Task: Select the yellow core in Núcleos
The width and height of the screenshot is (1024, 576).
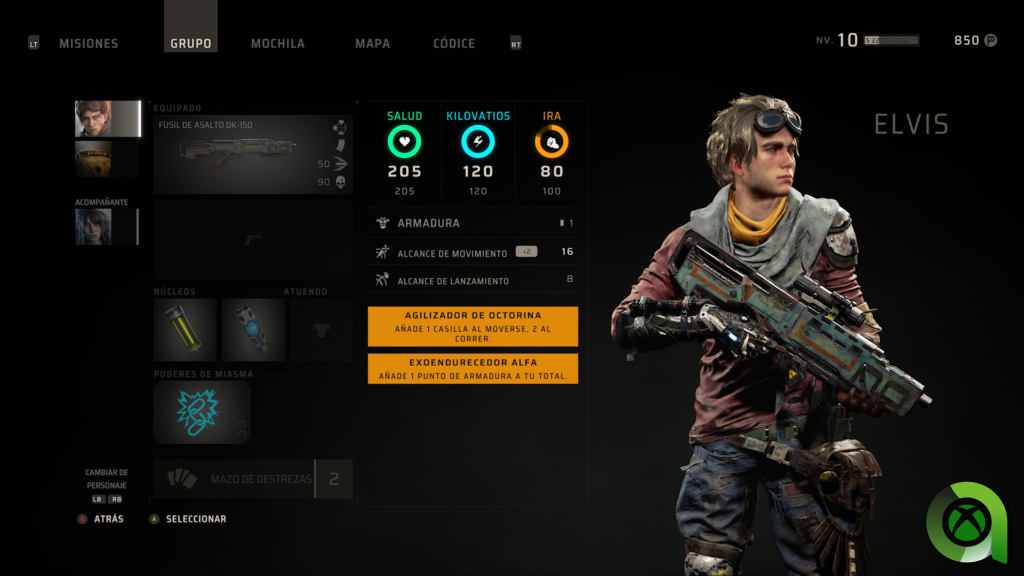Action: click(185, 329)
